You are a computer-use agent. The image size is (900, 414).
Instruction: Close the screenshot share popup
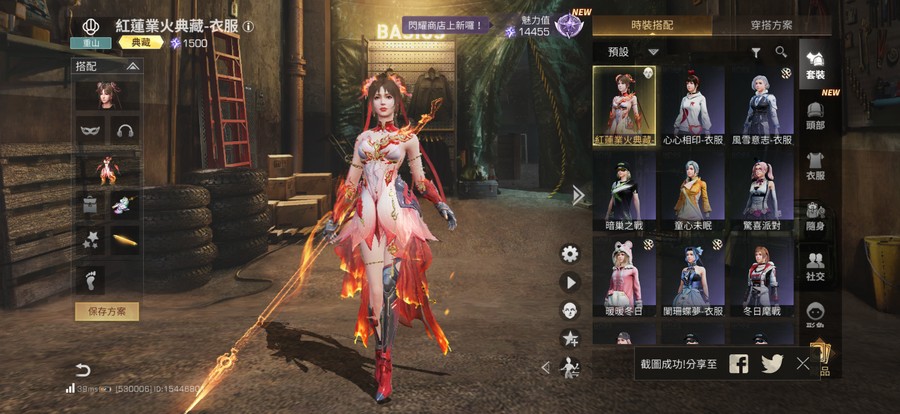coord(803,364)
